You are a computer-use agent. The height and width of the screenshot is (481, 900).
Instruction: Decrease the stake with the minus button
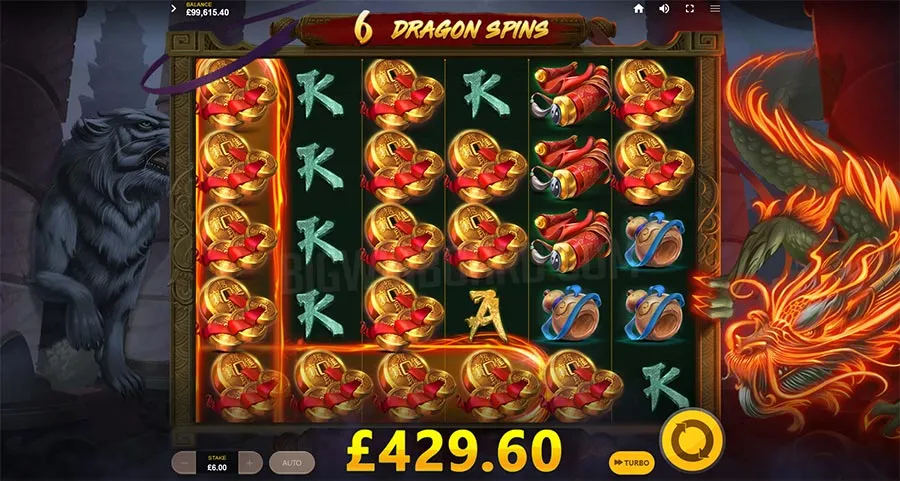tap(185, 463)
